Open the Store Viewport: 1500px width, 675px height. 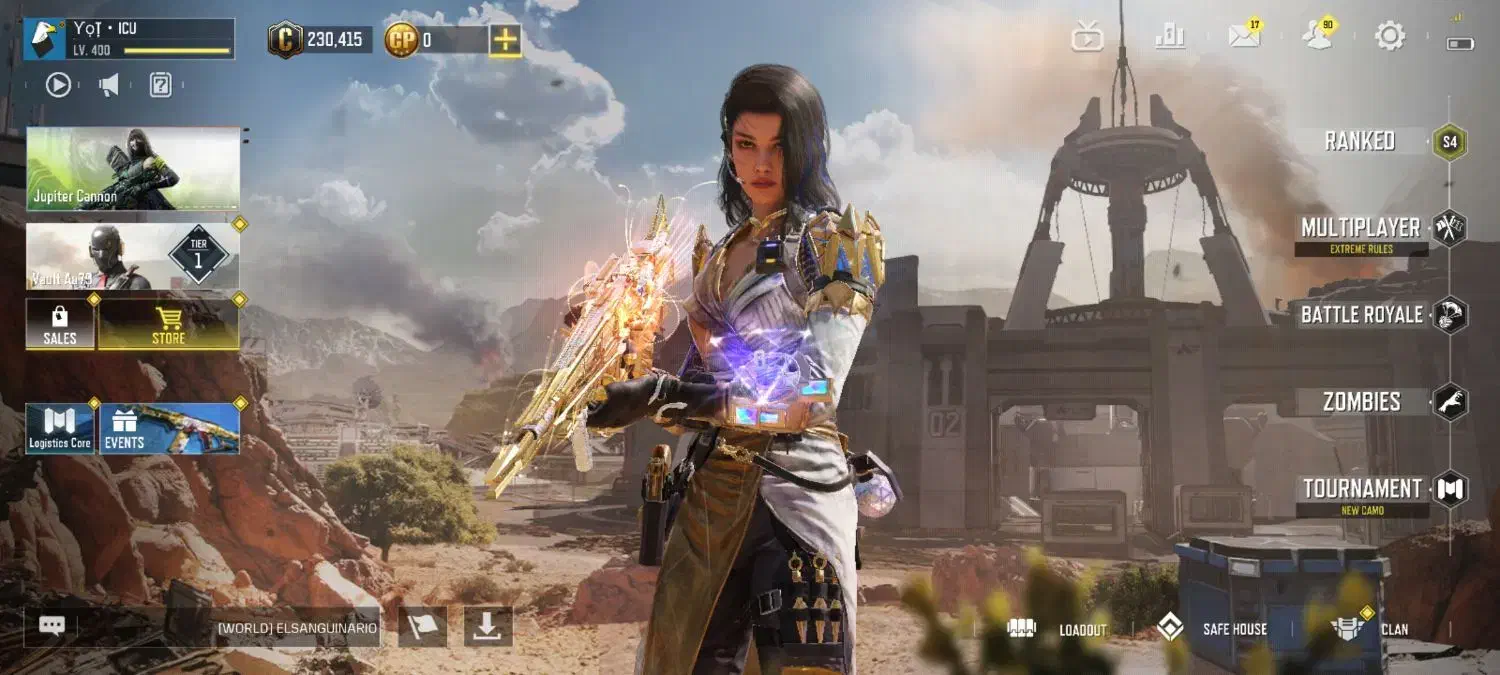point(168,325)
